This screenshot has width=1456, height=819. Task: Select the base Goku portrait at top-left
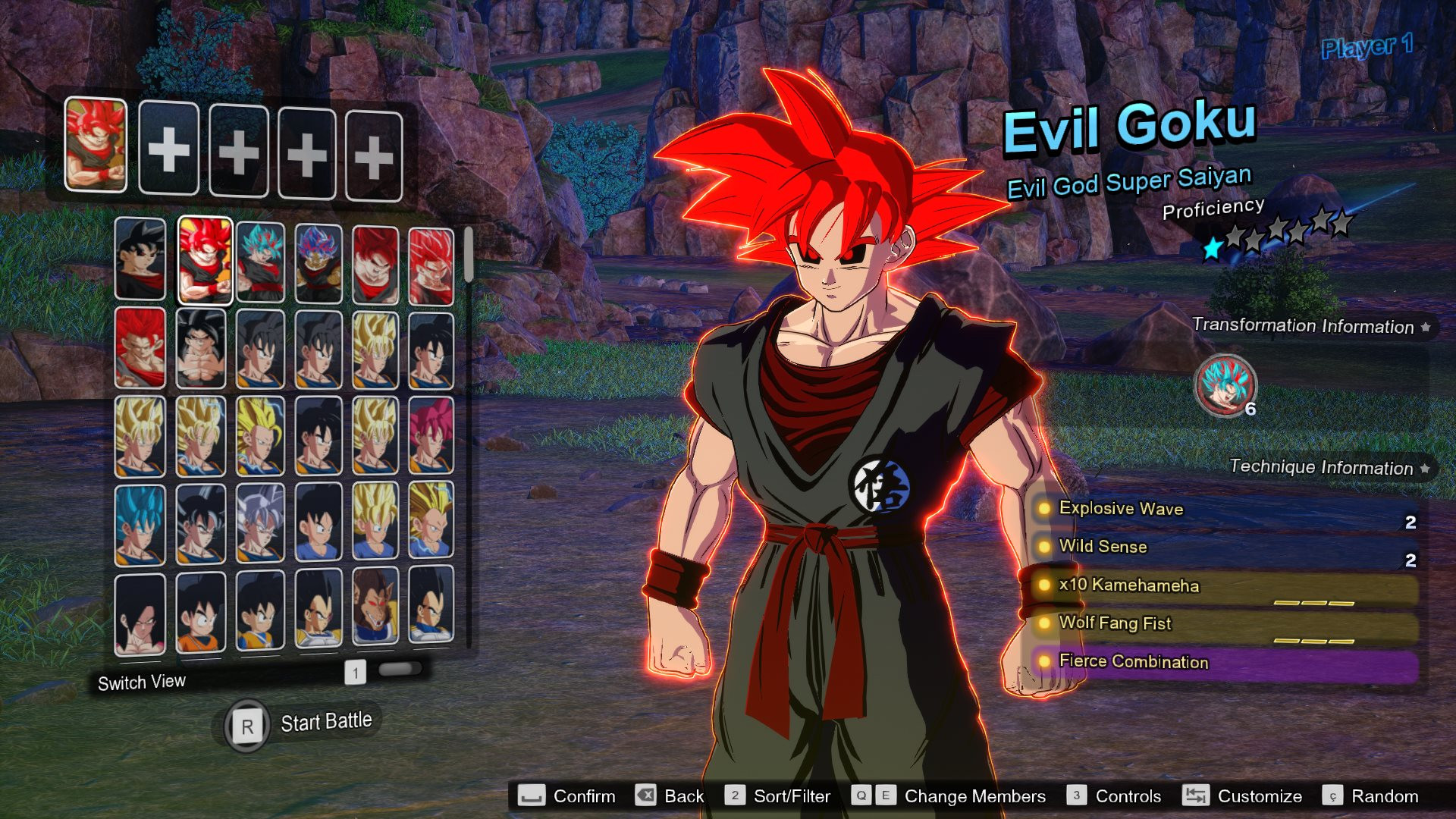140,262
